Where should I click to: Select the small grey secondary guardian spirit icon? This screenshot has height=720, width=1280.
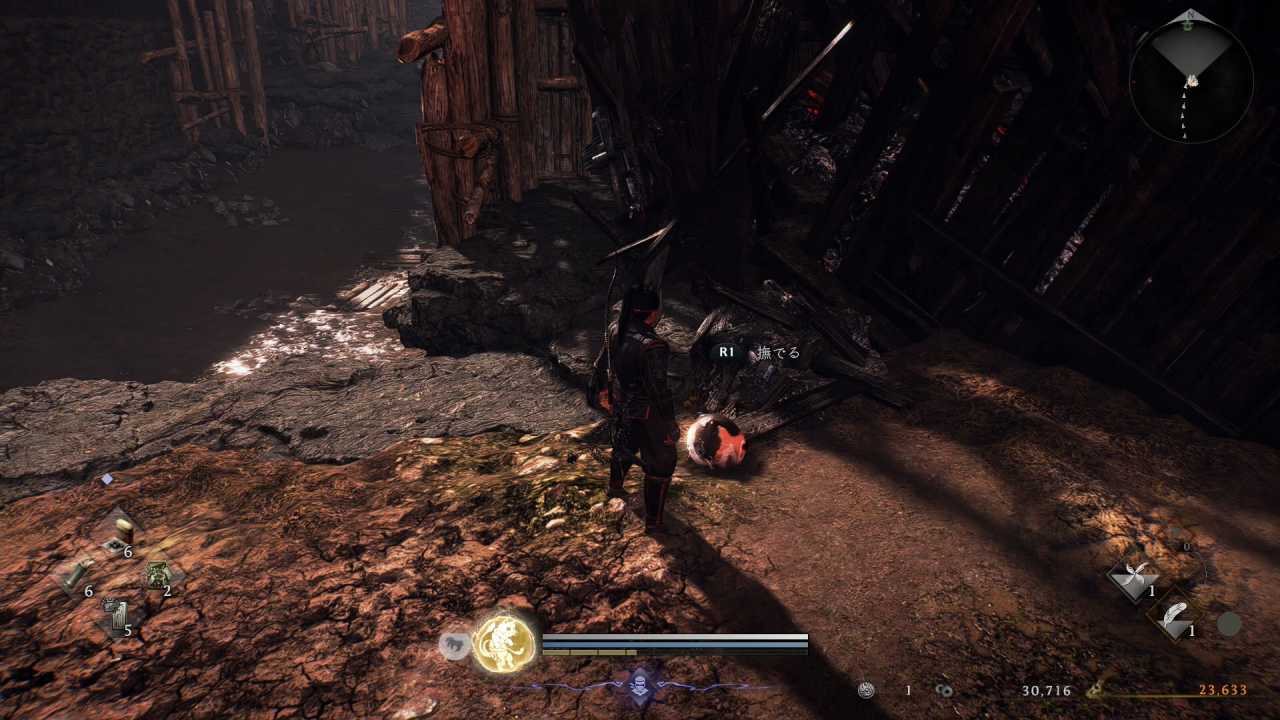[455, 646]
